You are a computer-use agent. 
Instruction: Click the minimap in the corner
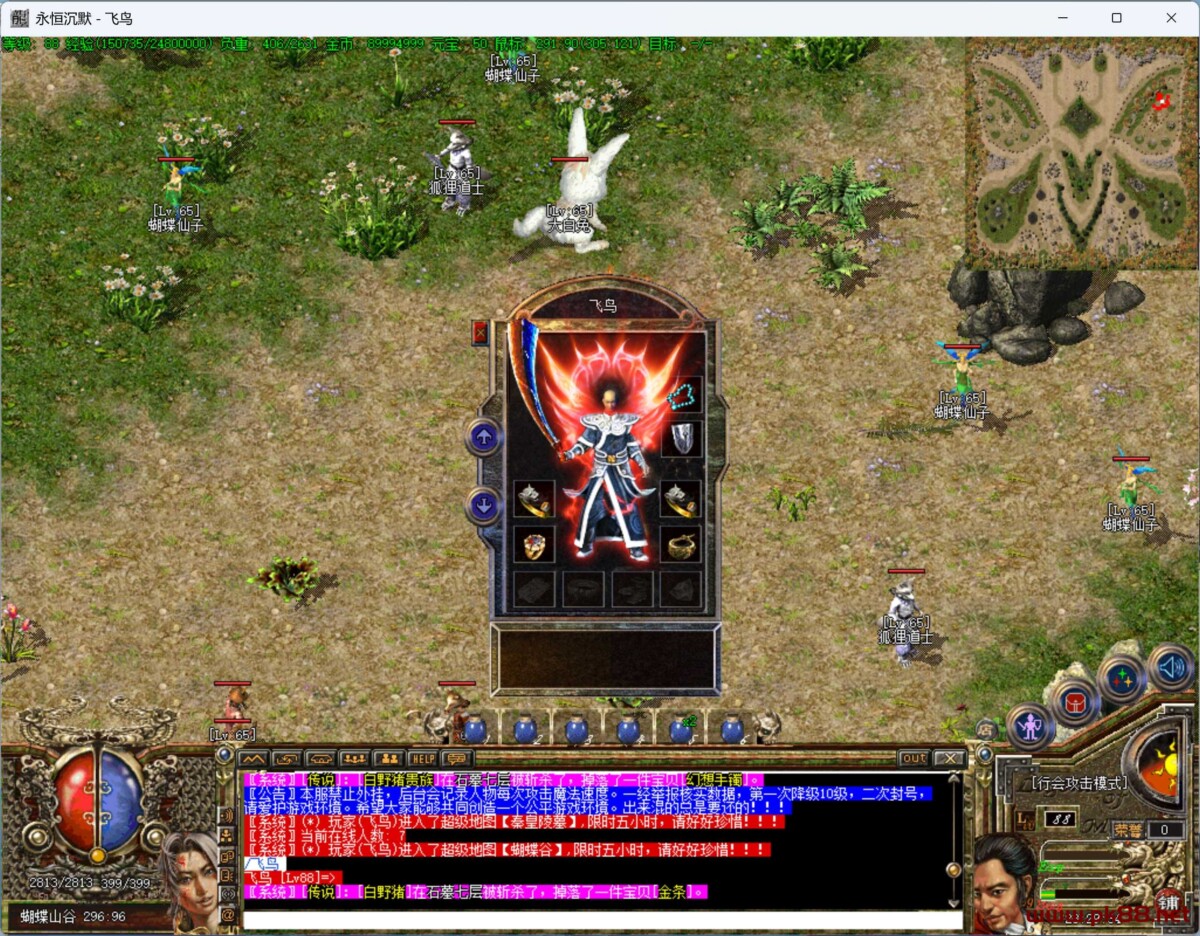click(1081, 153)
